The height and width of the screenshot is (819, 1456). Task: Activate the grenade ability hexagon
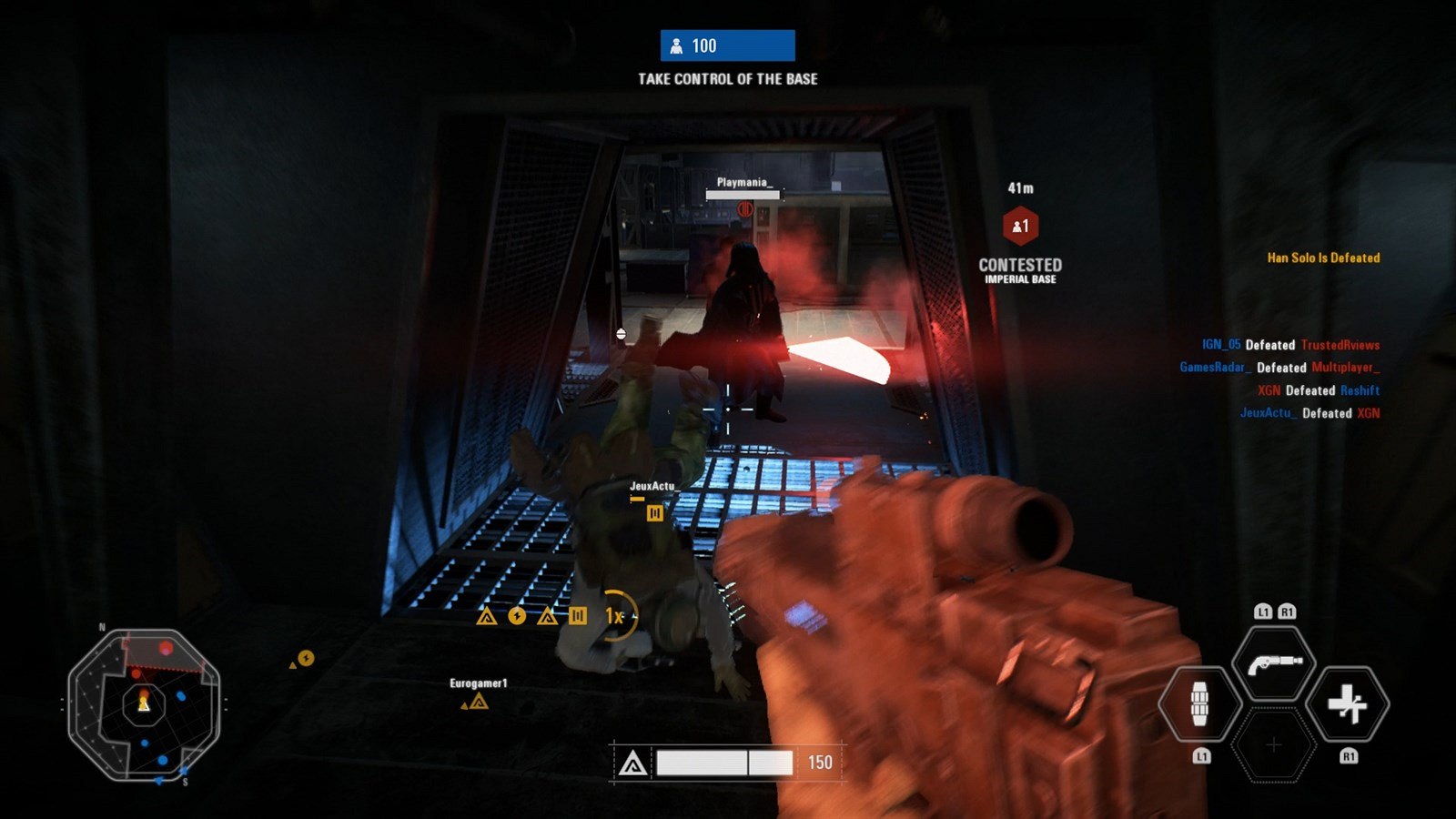[1200, 703]
